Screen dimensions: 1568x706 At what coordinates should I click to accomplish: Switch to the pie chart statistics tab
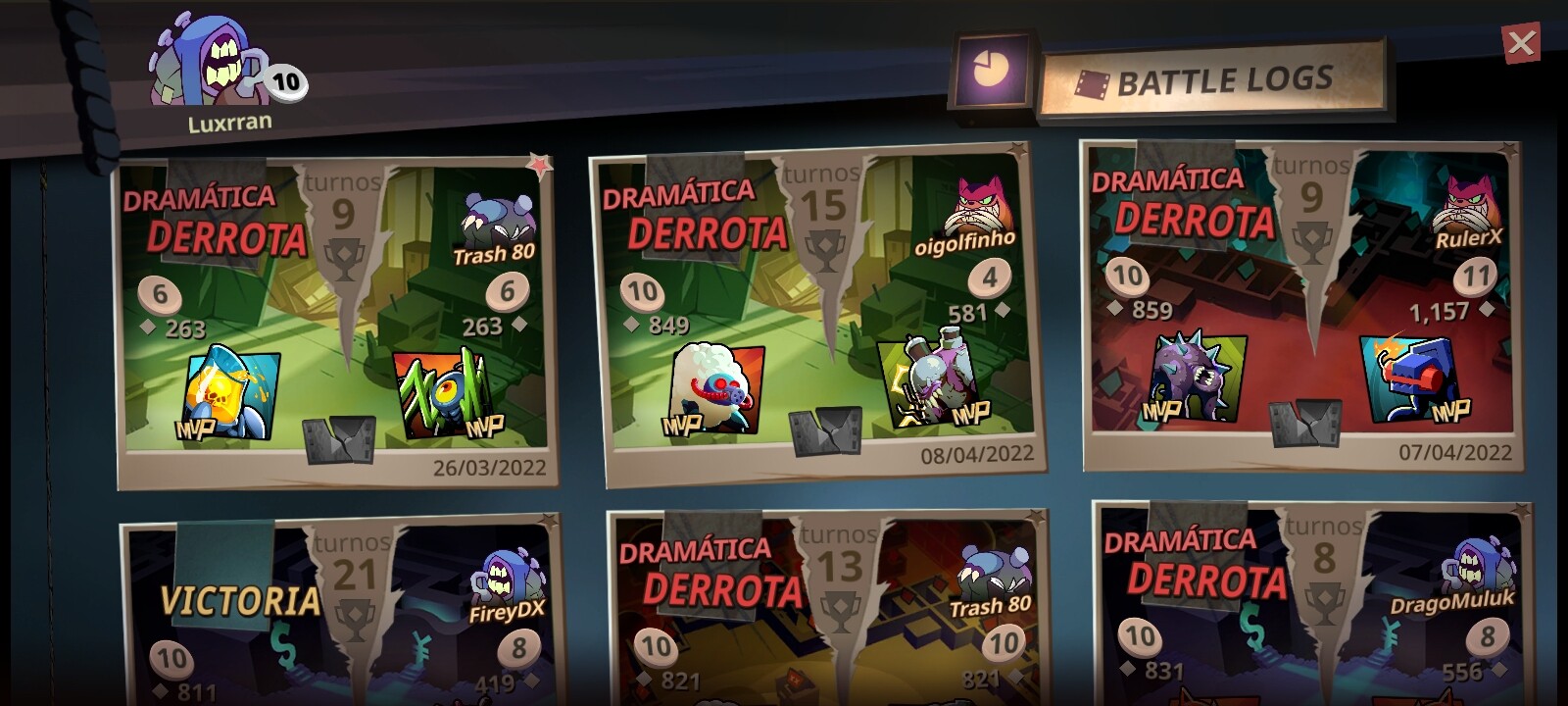[991, 70]
